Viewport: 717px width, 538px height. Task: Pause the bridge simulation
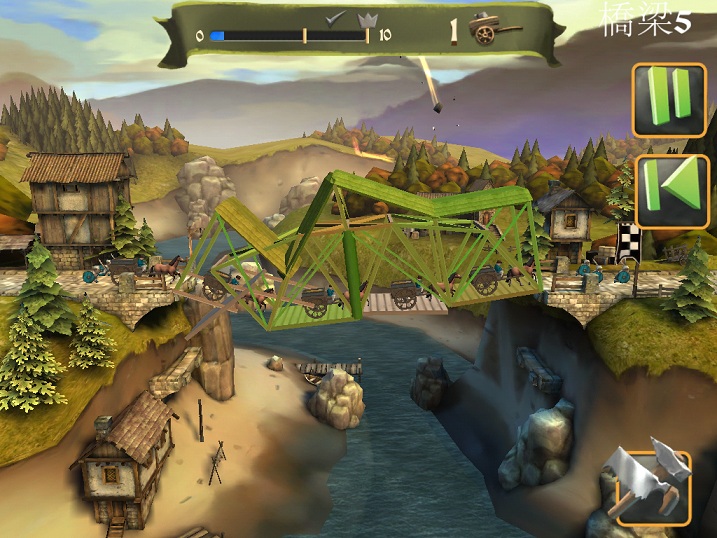pos(669,99)
